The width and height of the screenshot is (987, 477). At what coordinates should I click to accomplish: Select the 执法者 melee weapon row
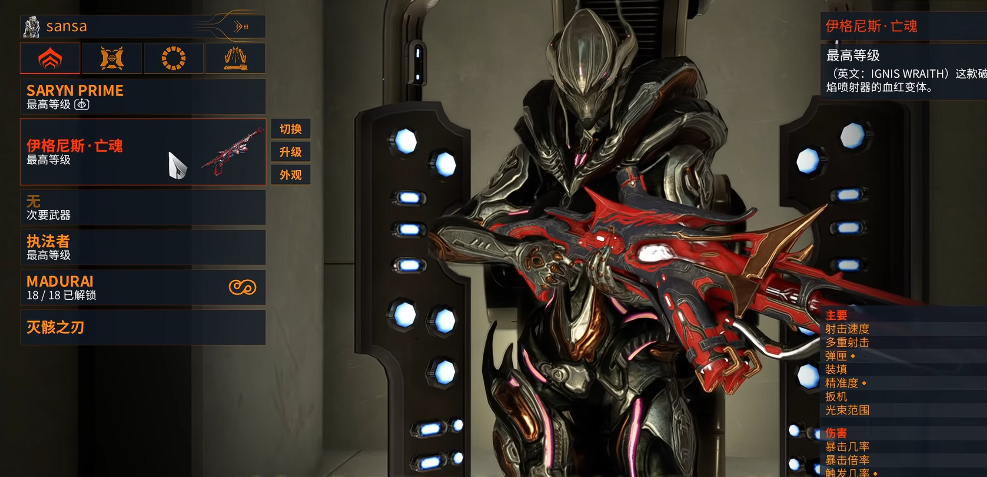coord(143,247)
